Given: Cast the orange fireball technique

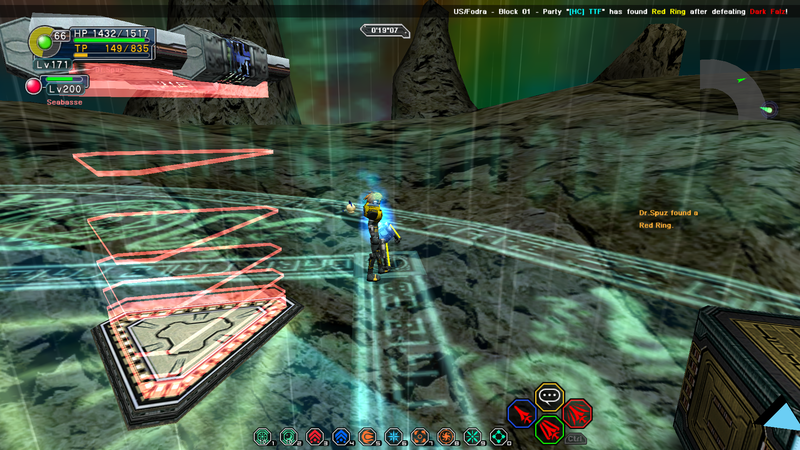Looking at the screenshot, I should pos(367,436).
